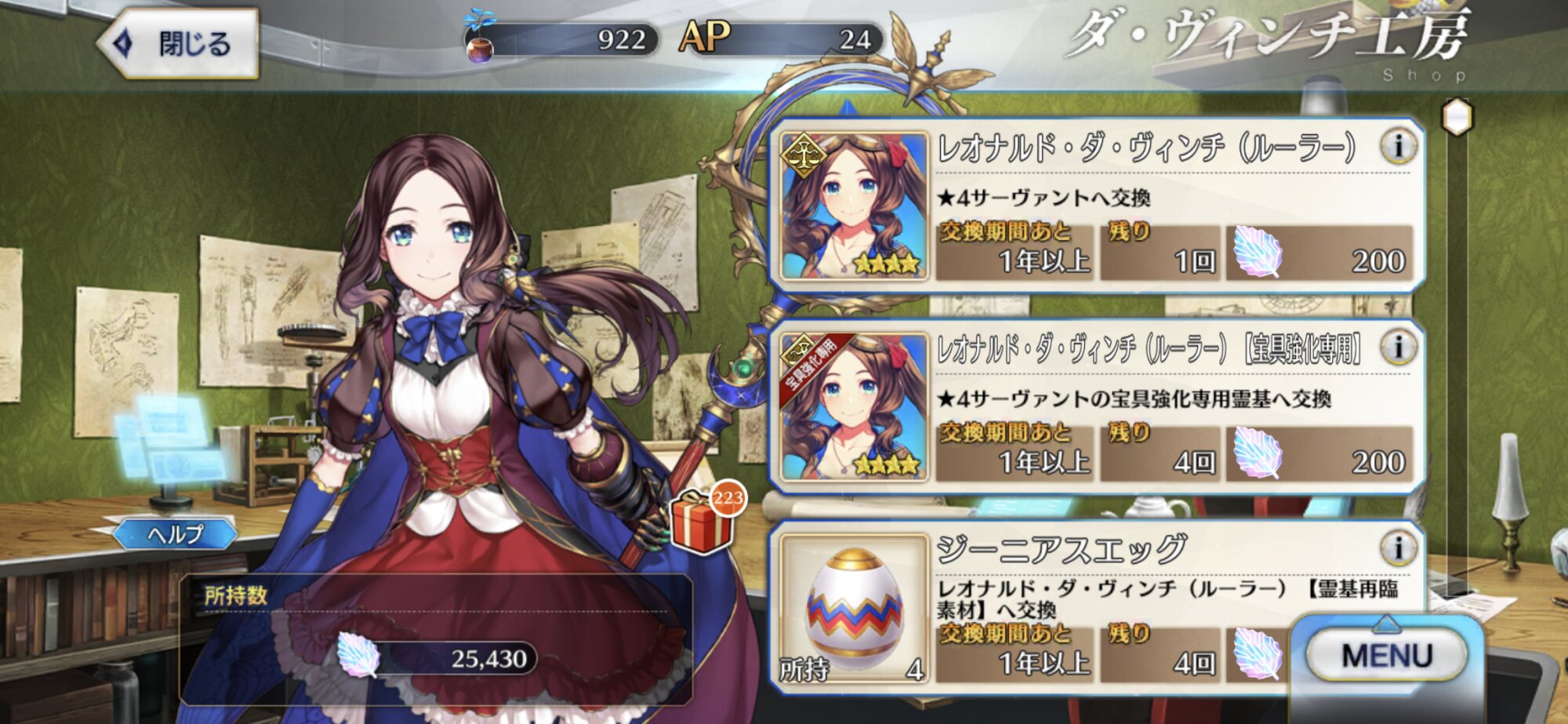Open the MENU button
This screenshot has width=1568, height=724.
(x=1386, y=655)
